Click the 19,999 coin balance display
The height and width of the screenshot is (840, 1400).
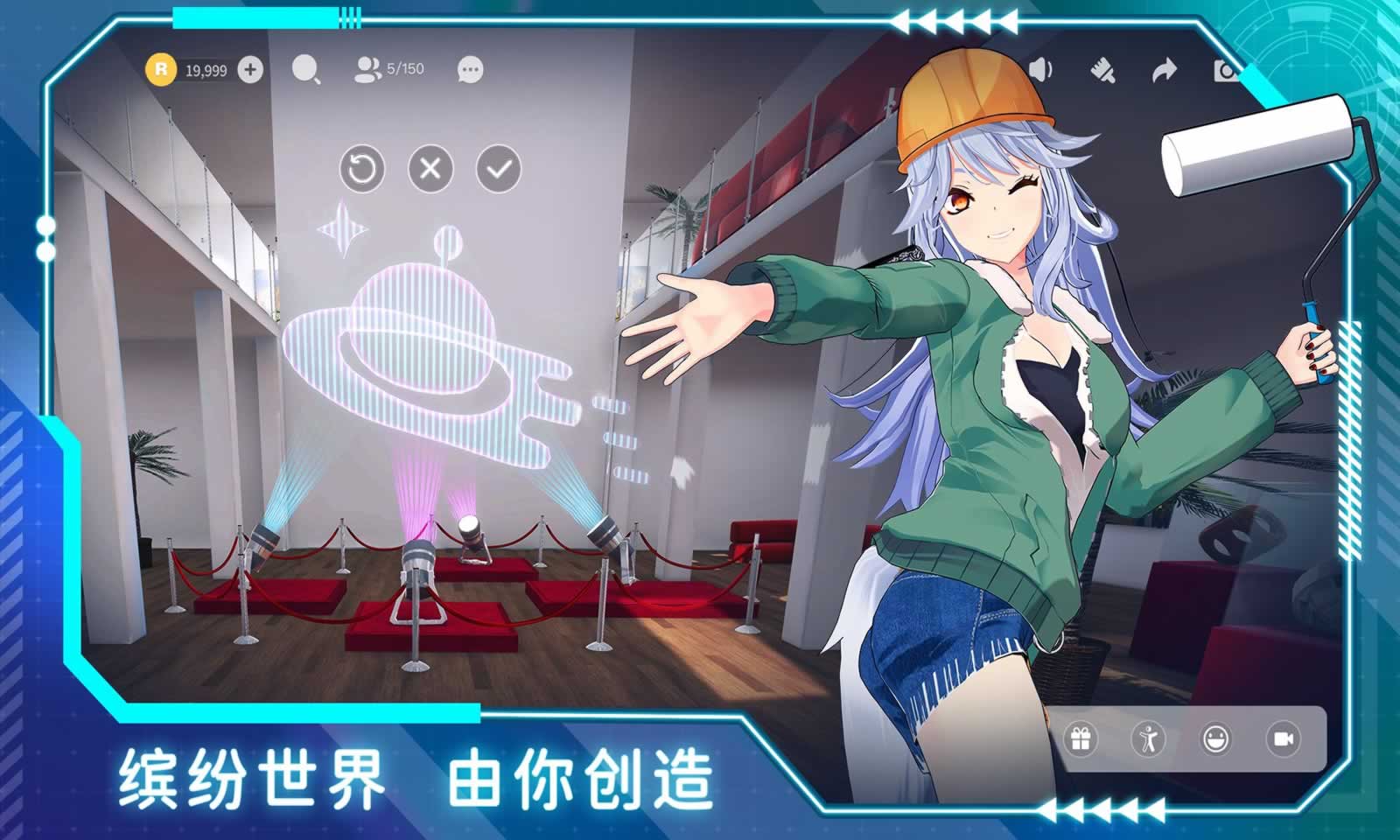coord(207,67)
